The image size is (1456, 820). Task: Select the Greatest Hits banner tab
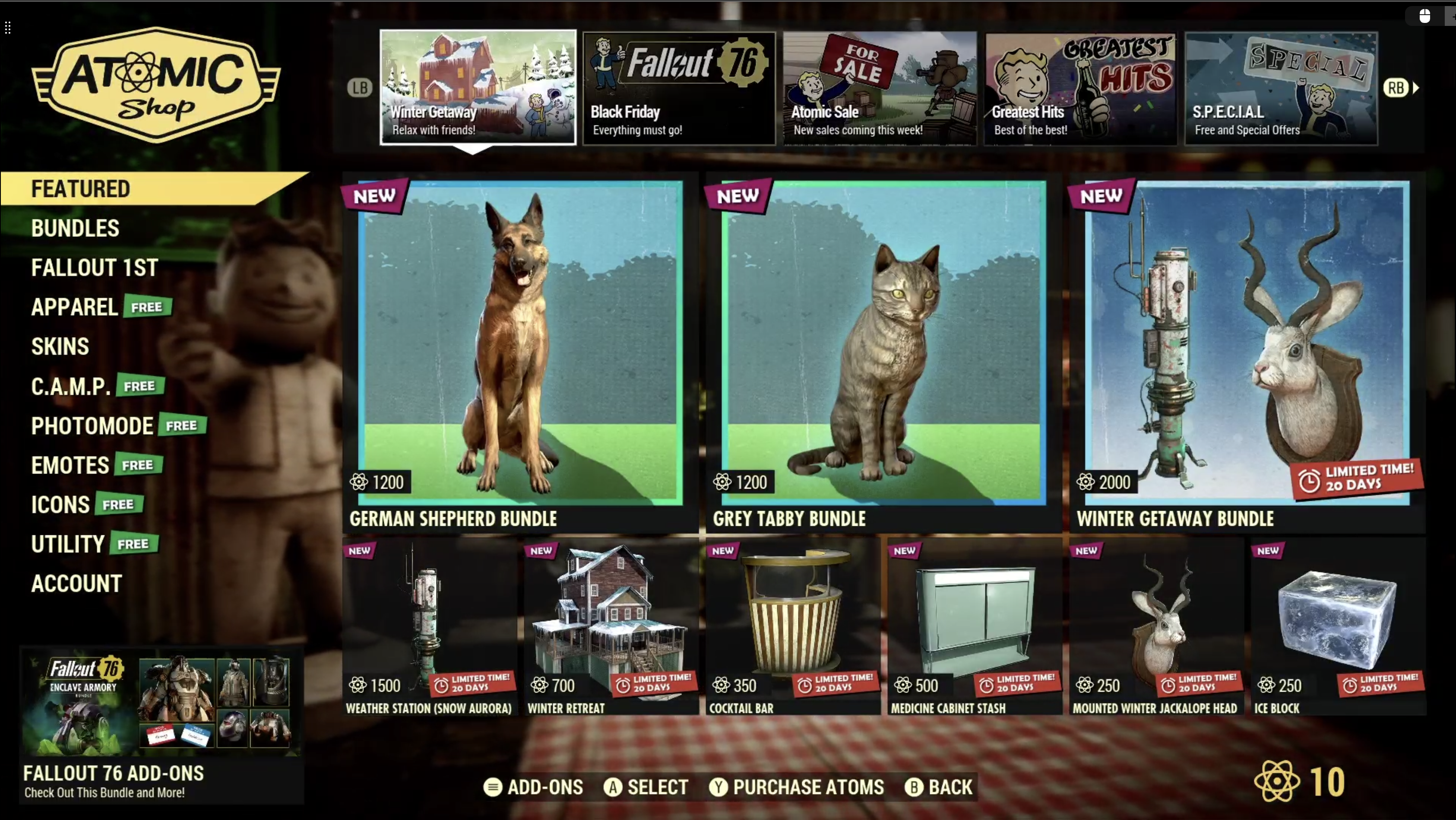[x=1080, y=88]
